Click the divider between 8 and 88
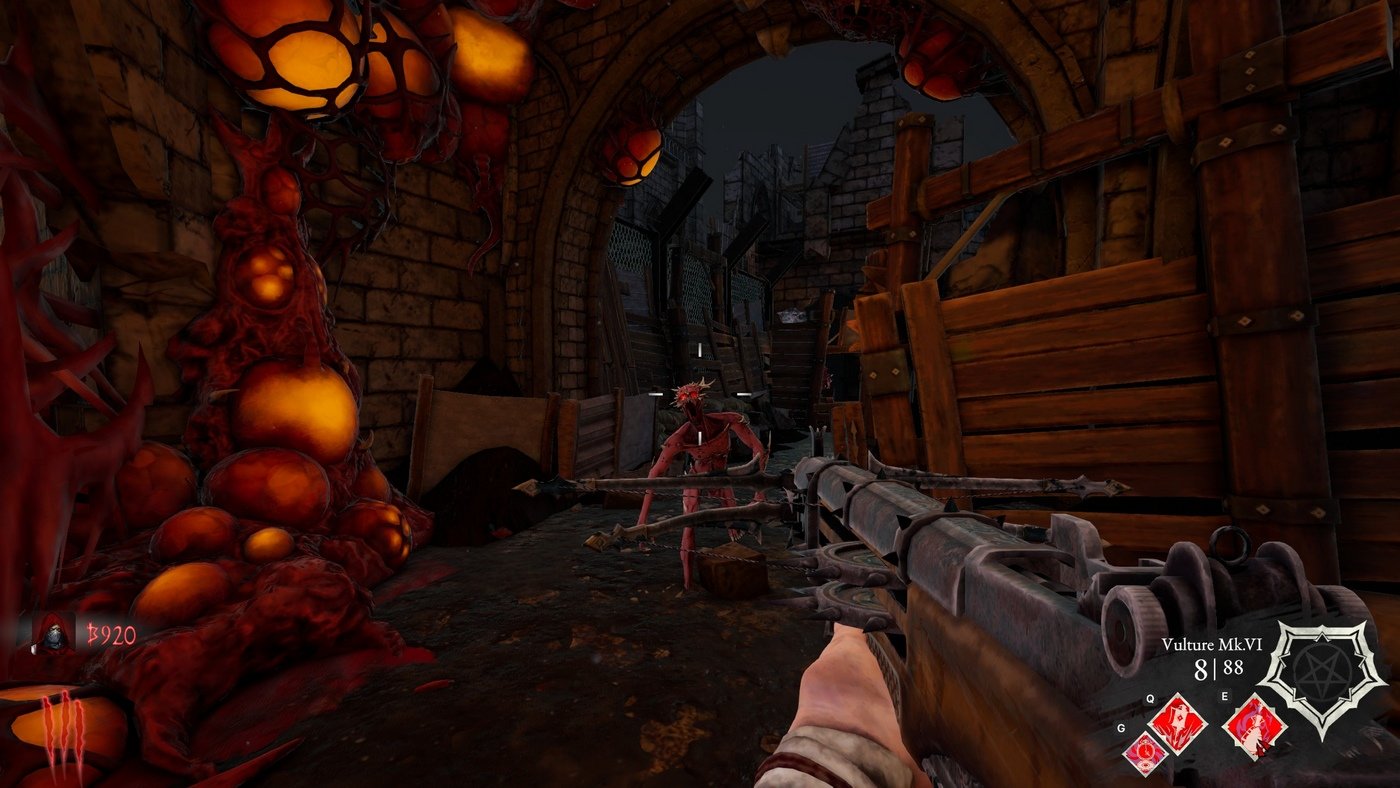Viewport: 1400px width, 788px height. tap(1217, 668)
